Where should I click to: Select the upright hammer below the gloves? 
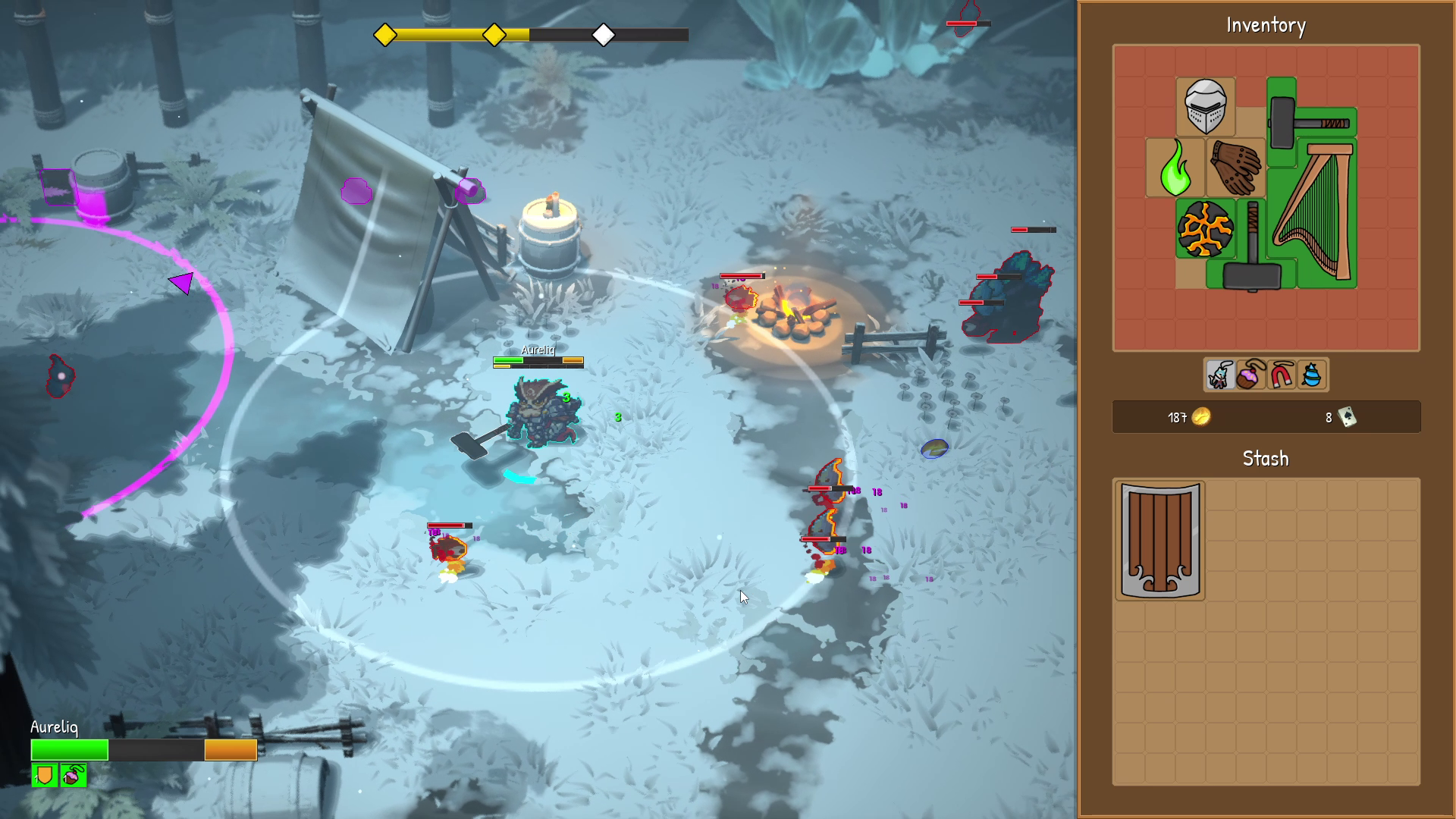click(1252, 250)
